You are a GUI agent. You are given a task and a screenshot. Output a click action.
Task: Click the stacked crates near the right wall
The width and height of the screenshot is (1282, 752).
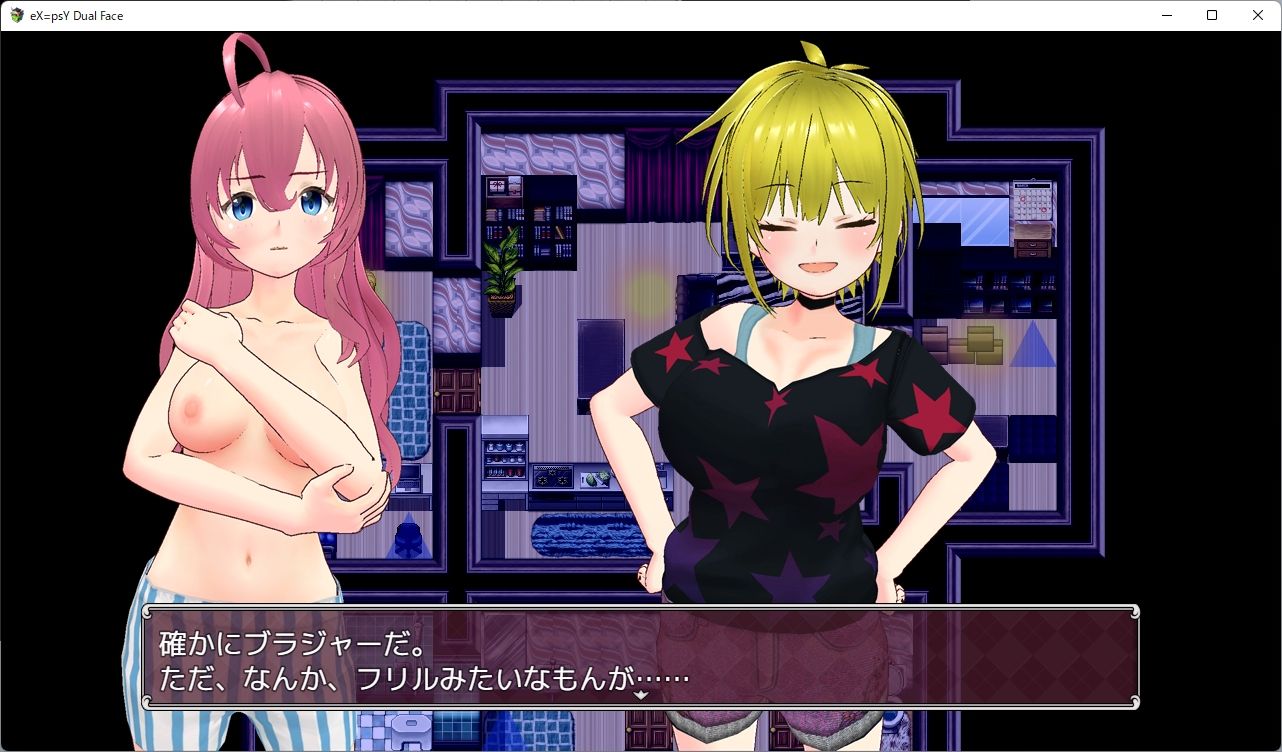click(980, 342)
